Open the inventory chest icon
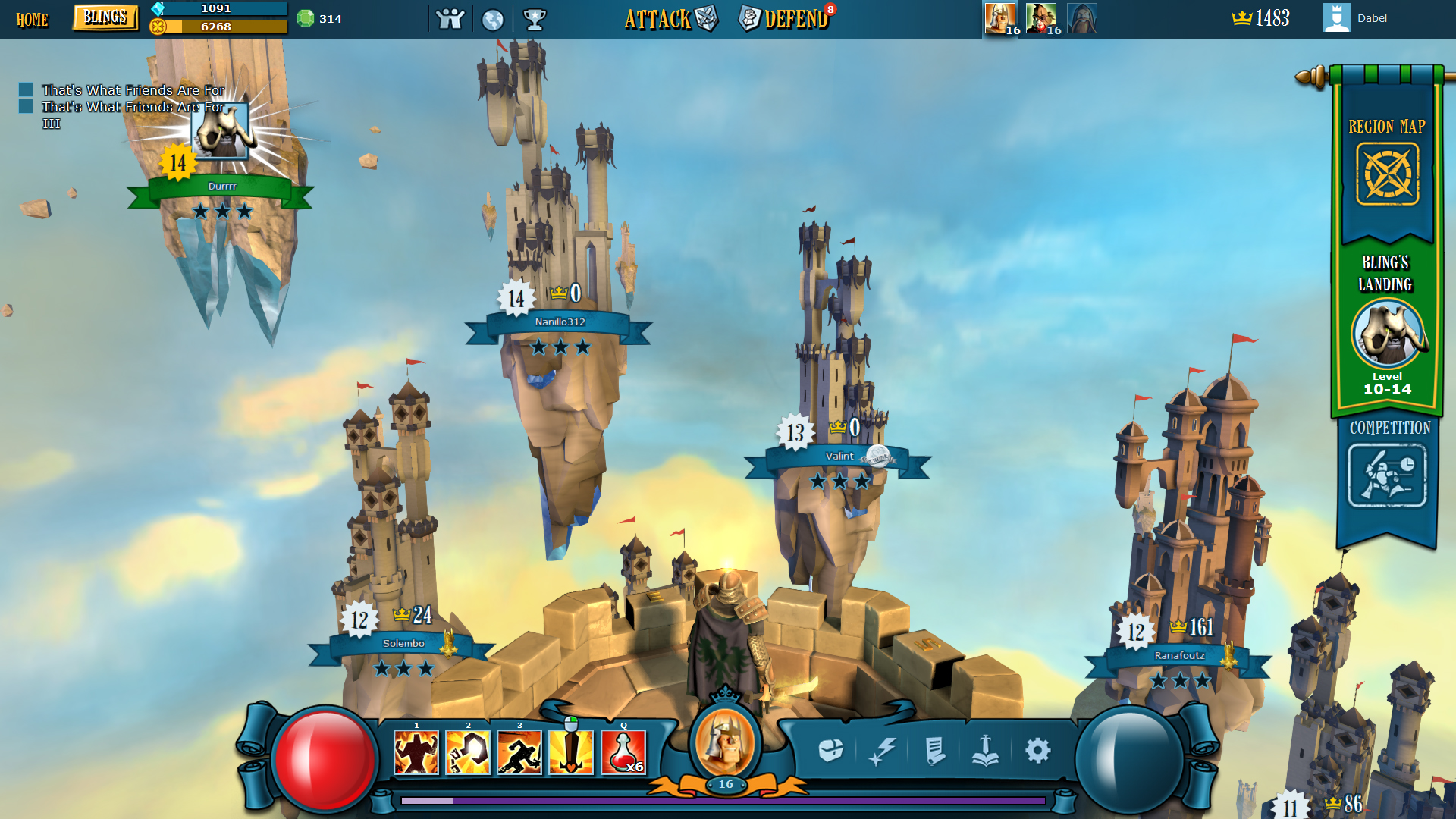 (831, 751)
